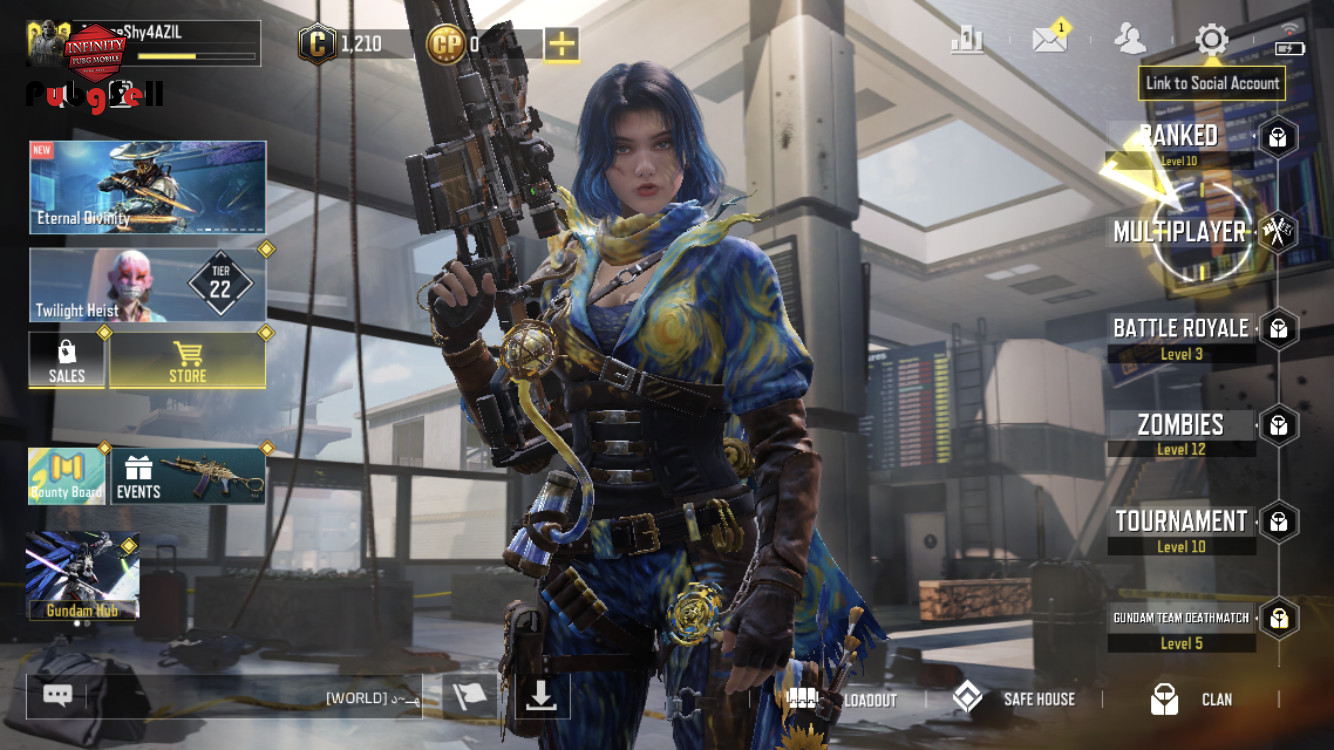Open the Ranked mode
The image size is (1334, 750).
click(1181, 137)
